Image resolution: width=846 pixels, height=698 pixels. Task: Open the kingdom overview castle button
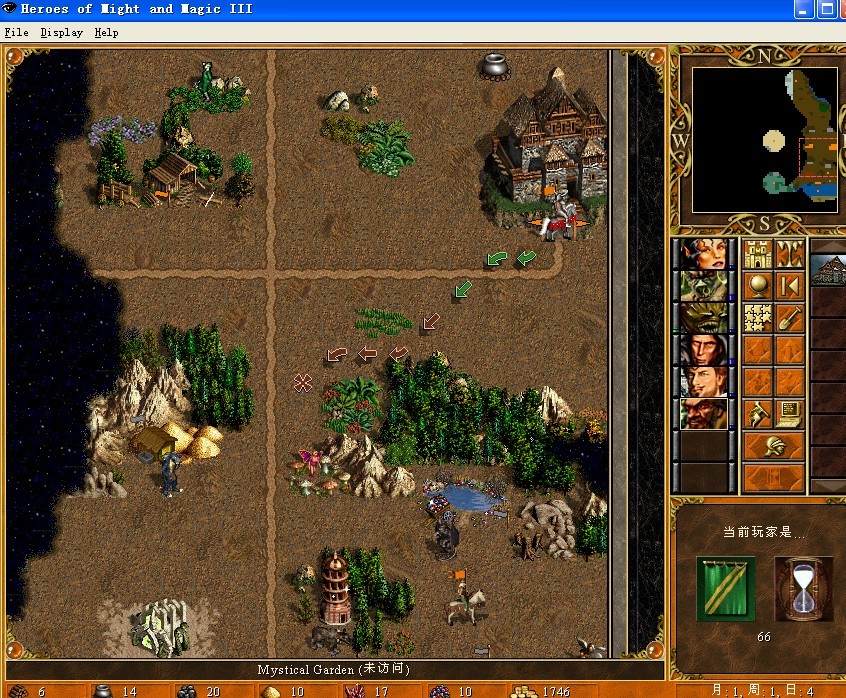pos(758,254)
